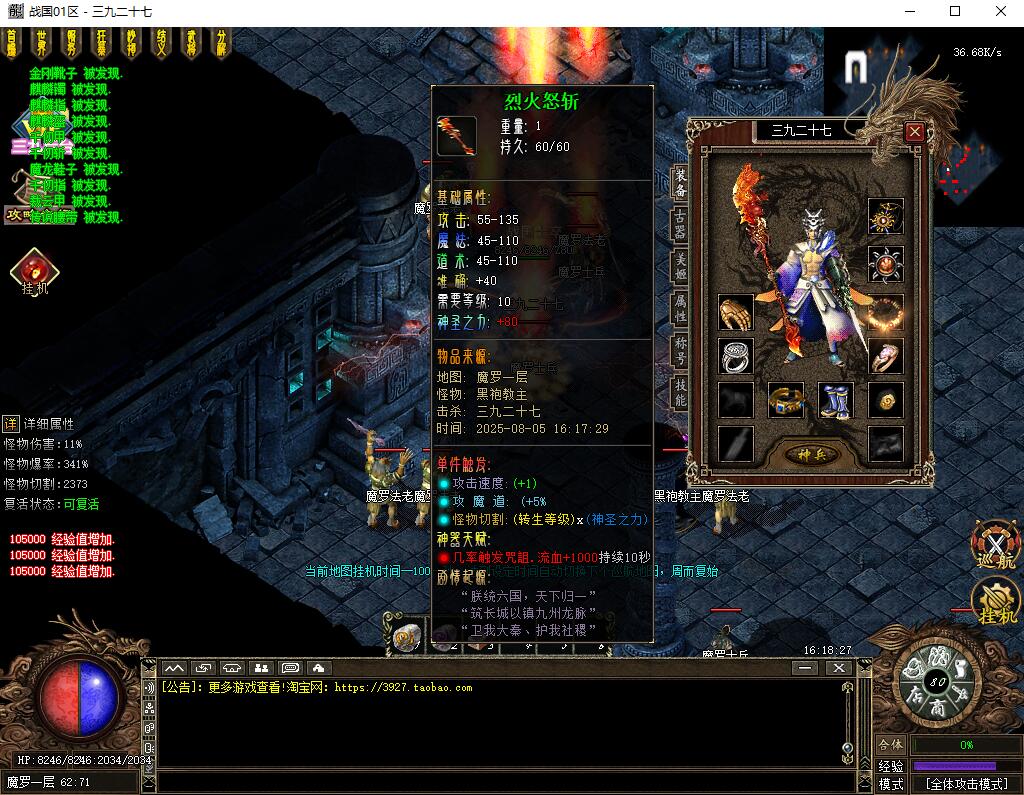Close the character equipment panel
This screenshot has width=1024, height=795.
pyautogui.click(x=914, y=131)
